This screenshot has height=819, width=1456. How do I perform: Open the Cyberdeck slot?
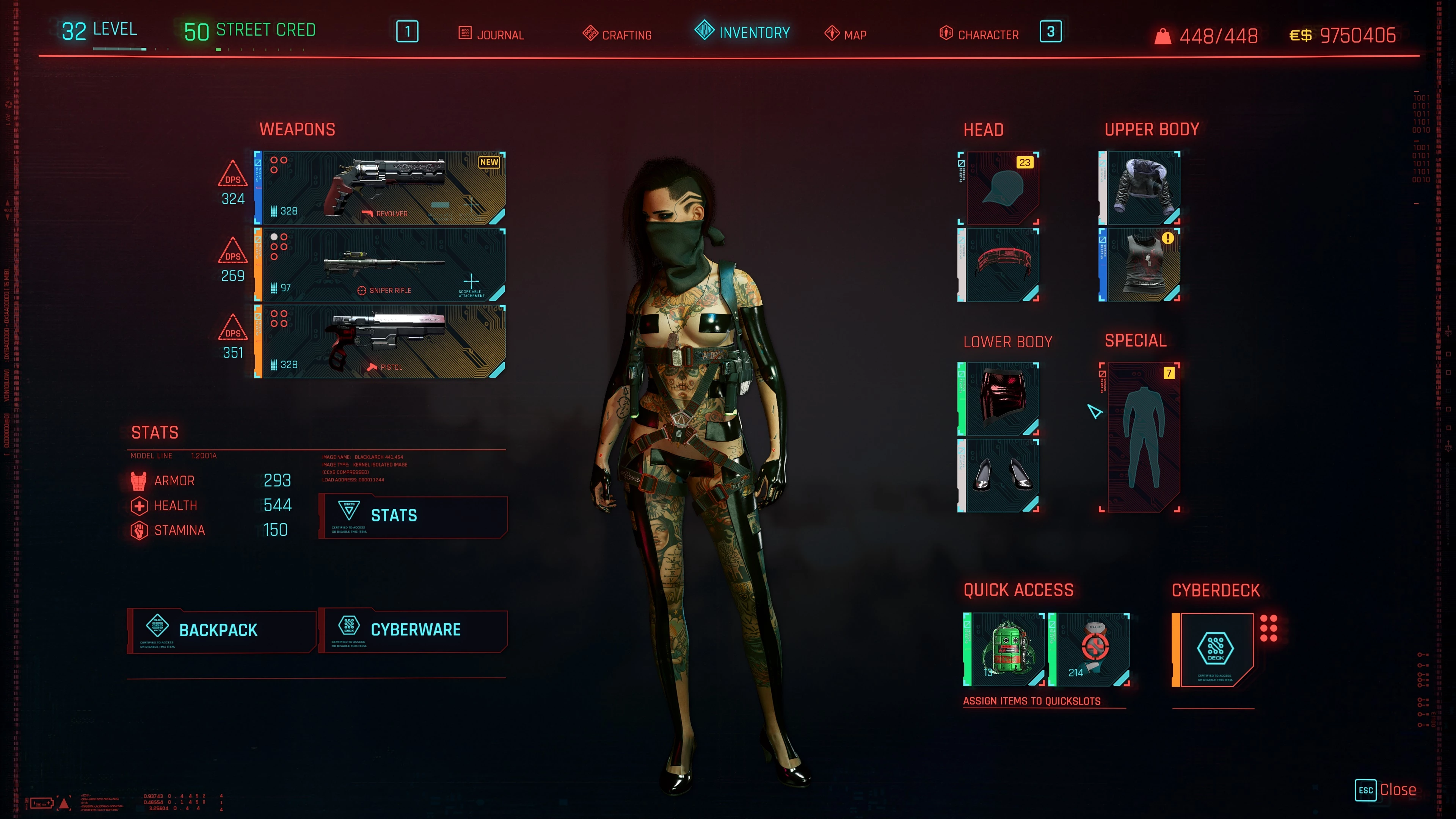(1214, 650)
